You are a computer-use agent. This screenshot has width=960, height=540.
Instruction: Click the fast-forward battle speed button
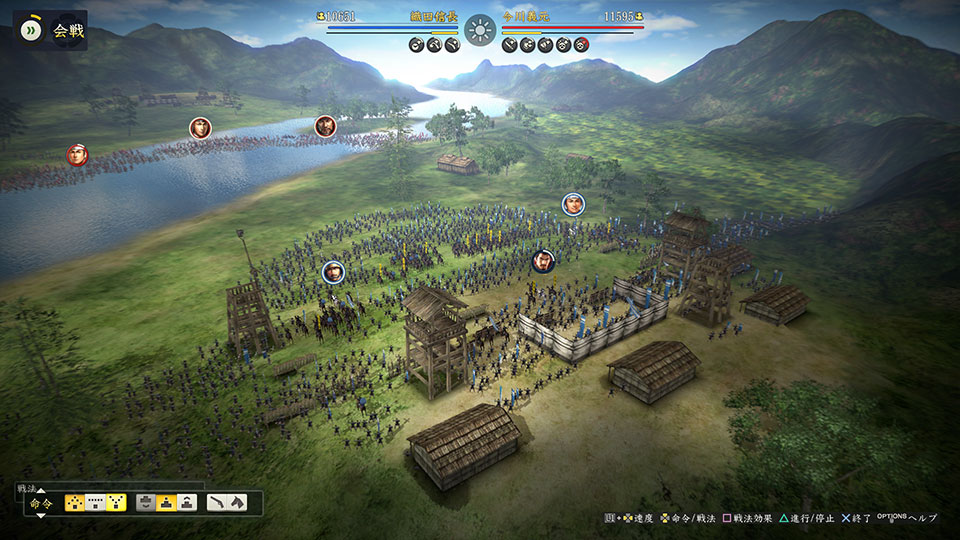point(31,30)
